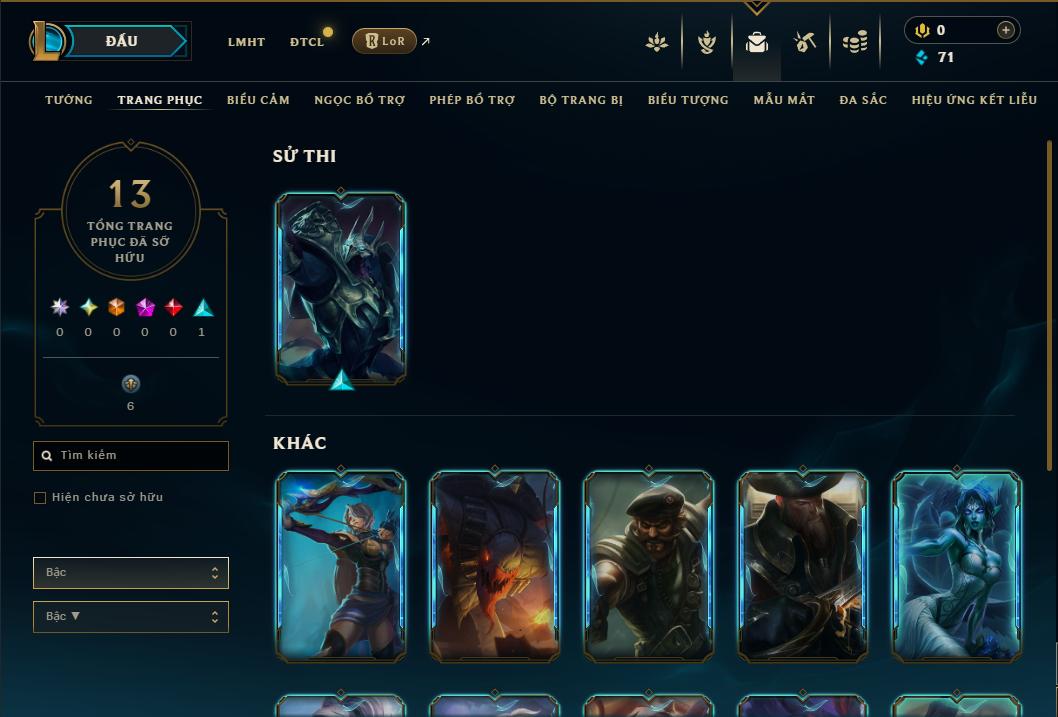Screen dimensions: 1058x717
Task: Open the TƯỚNG champions tab
Action: pos(69,100)
